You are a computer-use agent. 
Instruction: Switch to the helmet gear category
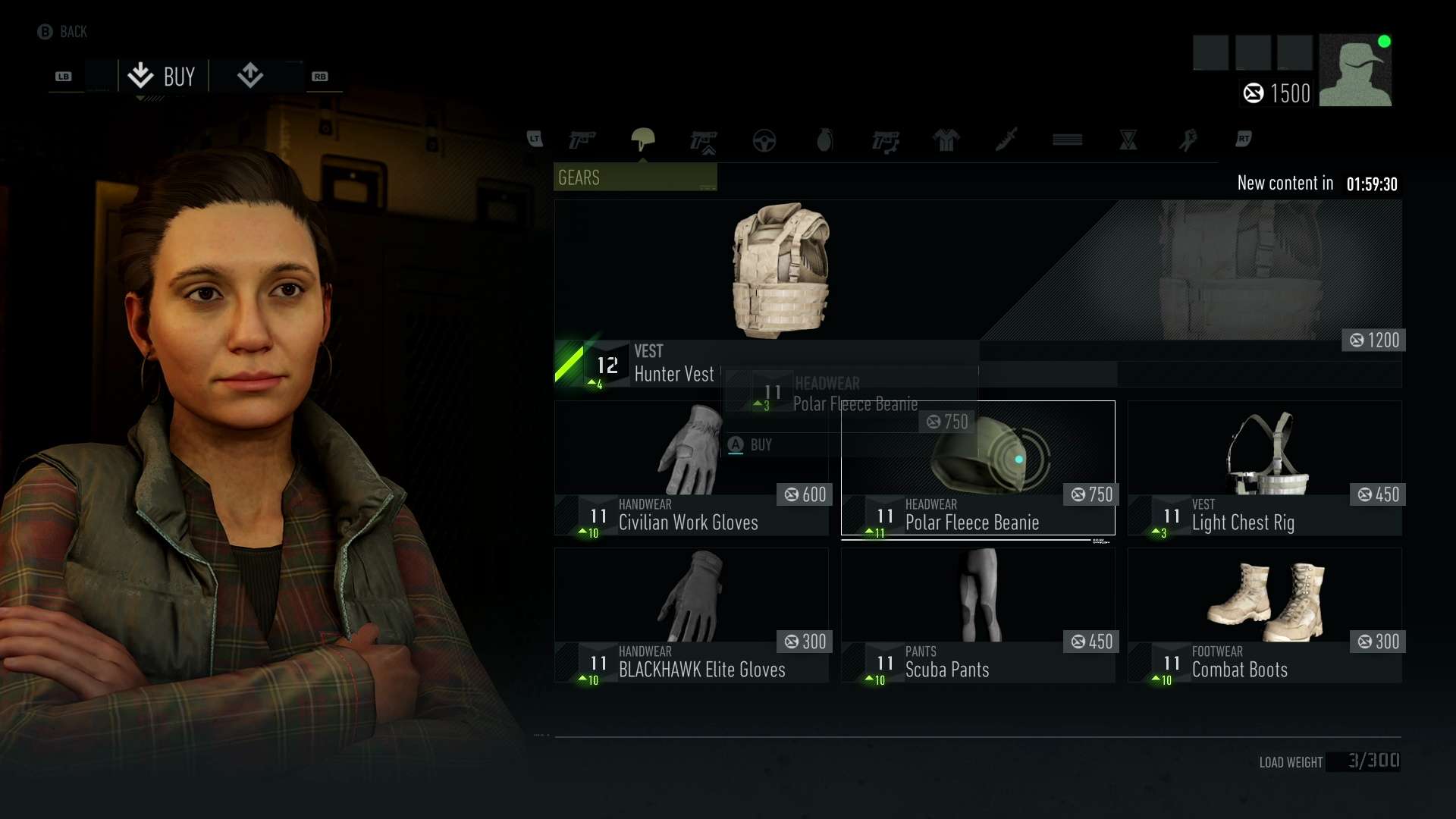coord(643,140)
